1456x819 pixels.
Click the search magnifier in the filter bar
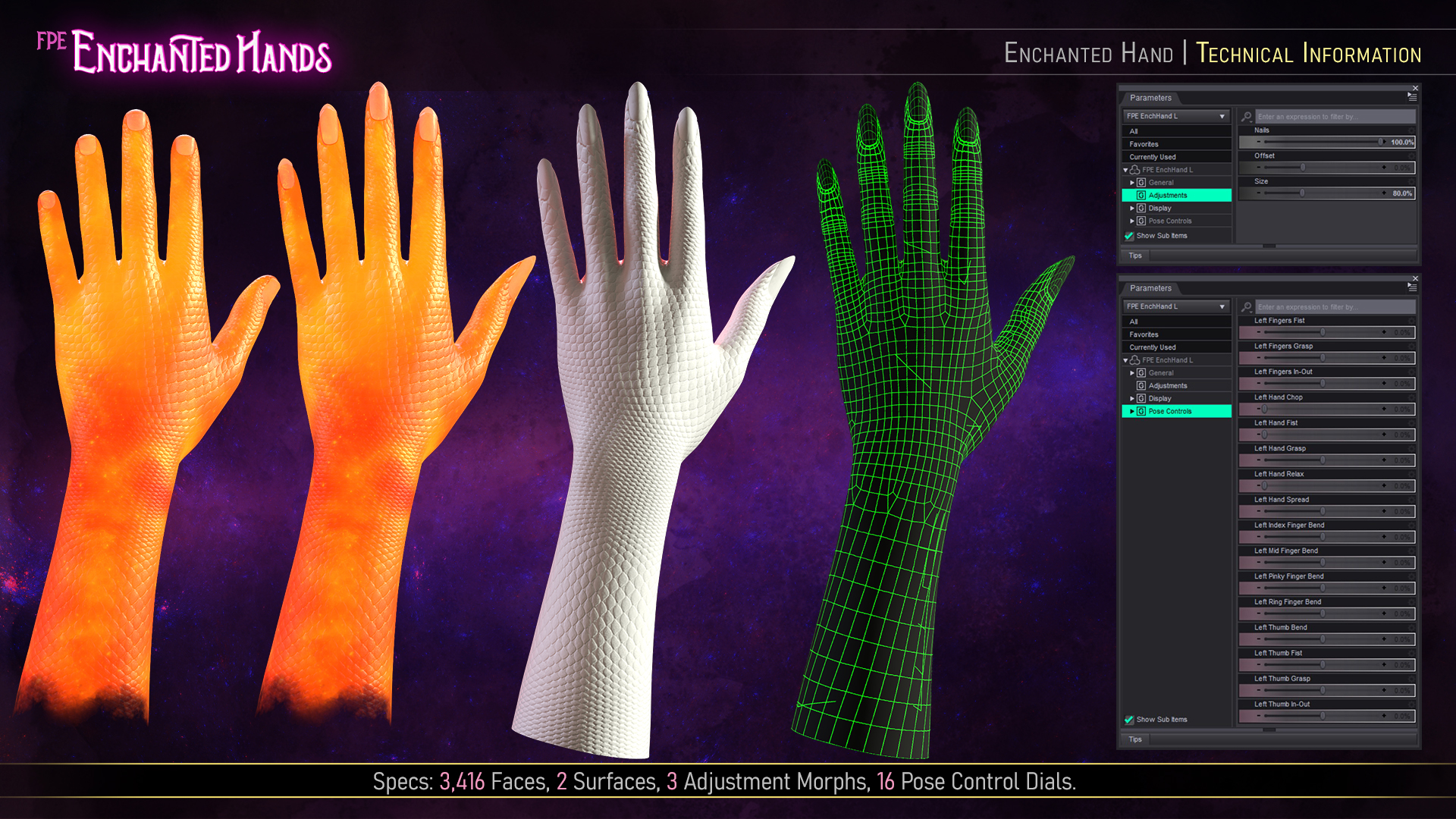click(1246, 116)
